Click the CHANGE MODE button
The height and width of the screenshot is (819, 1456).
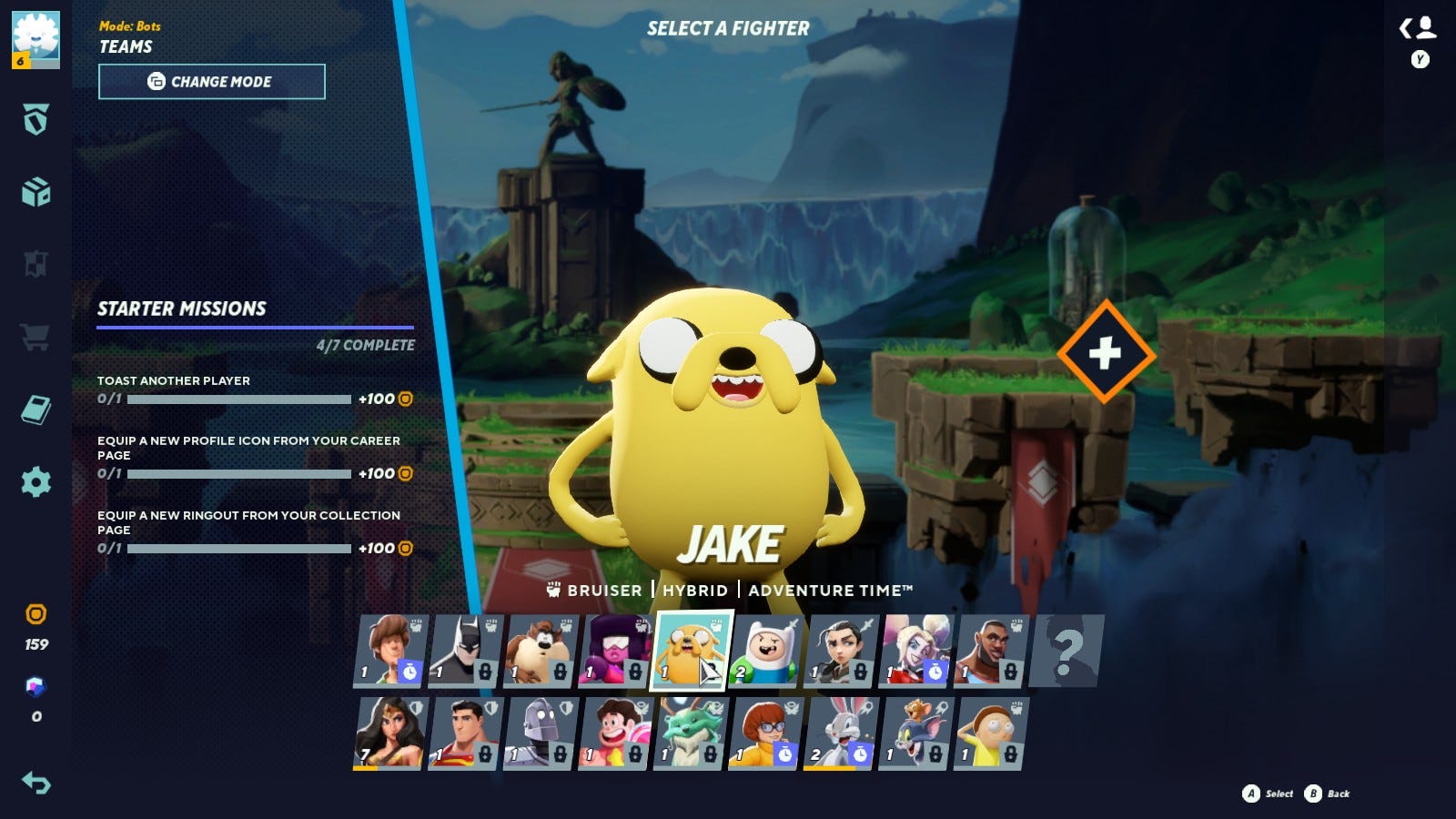coord(211,81)
